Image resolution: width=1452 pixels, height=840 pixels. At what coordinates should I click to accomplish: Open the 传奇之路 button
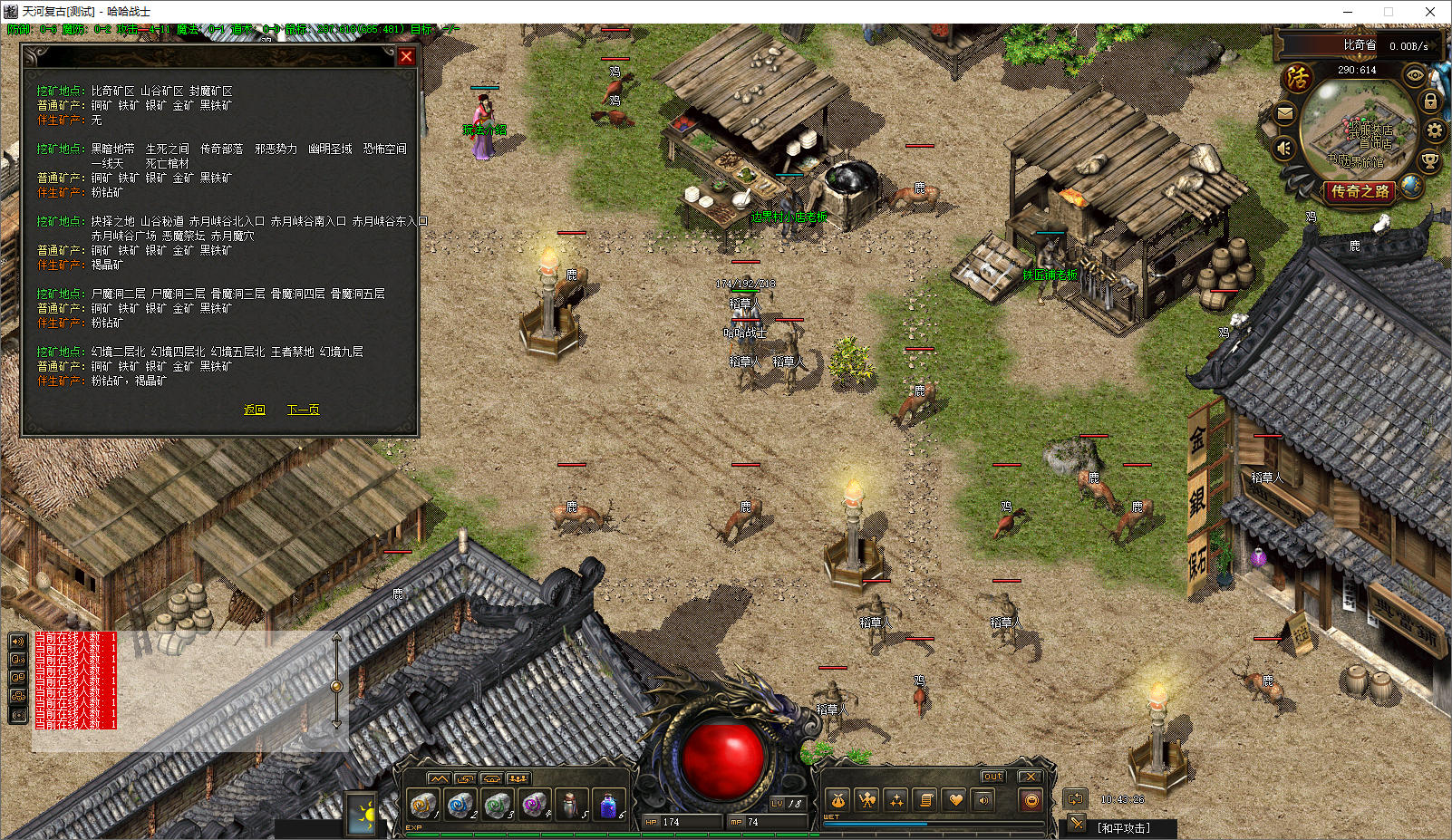(1359, 191)
